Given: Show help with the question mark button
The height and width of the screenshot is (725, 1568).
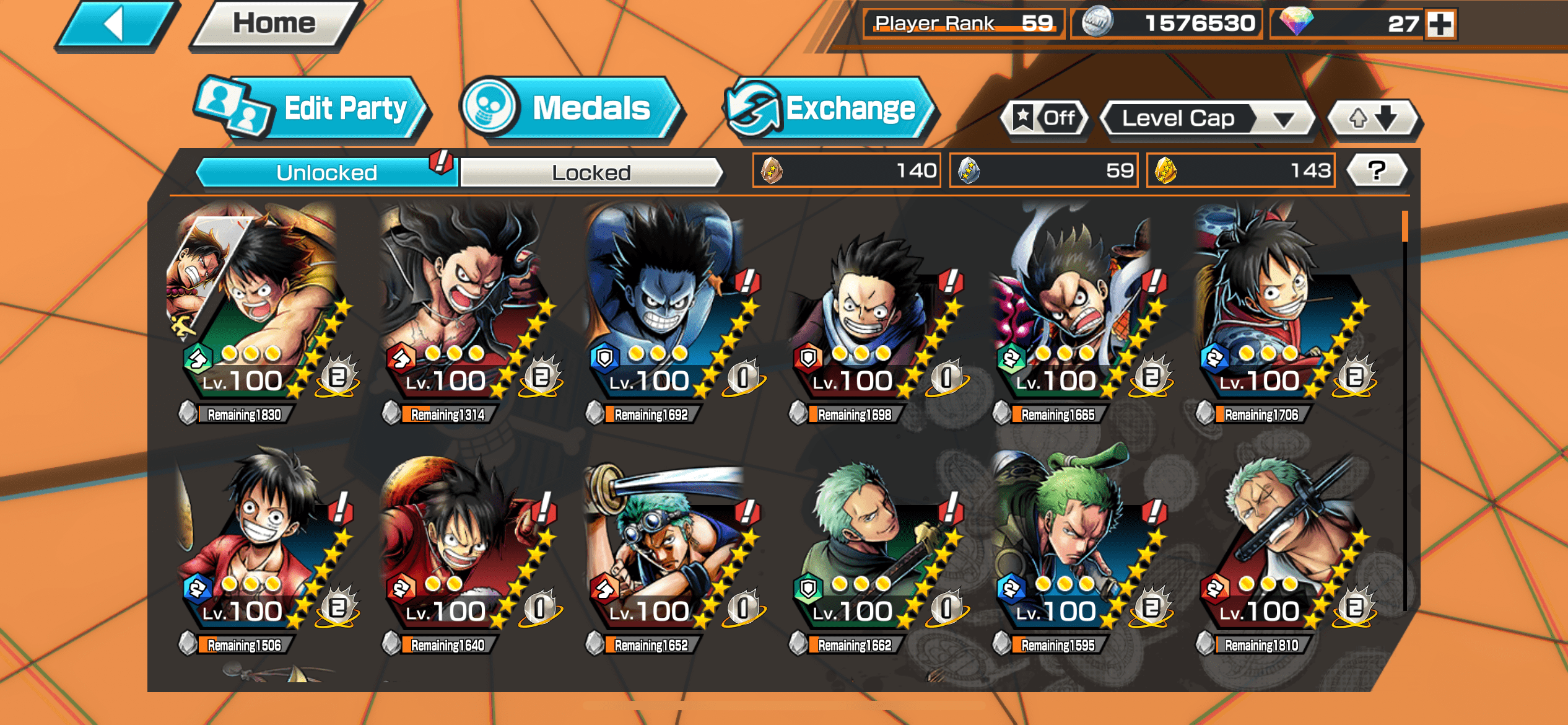Looking at the screenshot, I should click(1376, 170).
